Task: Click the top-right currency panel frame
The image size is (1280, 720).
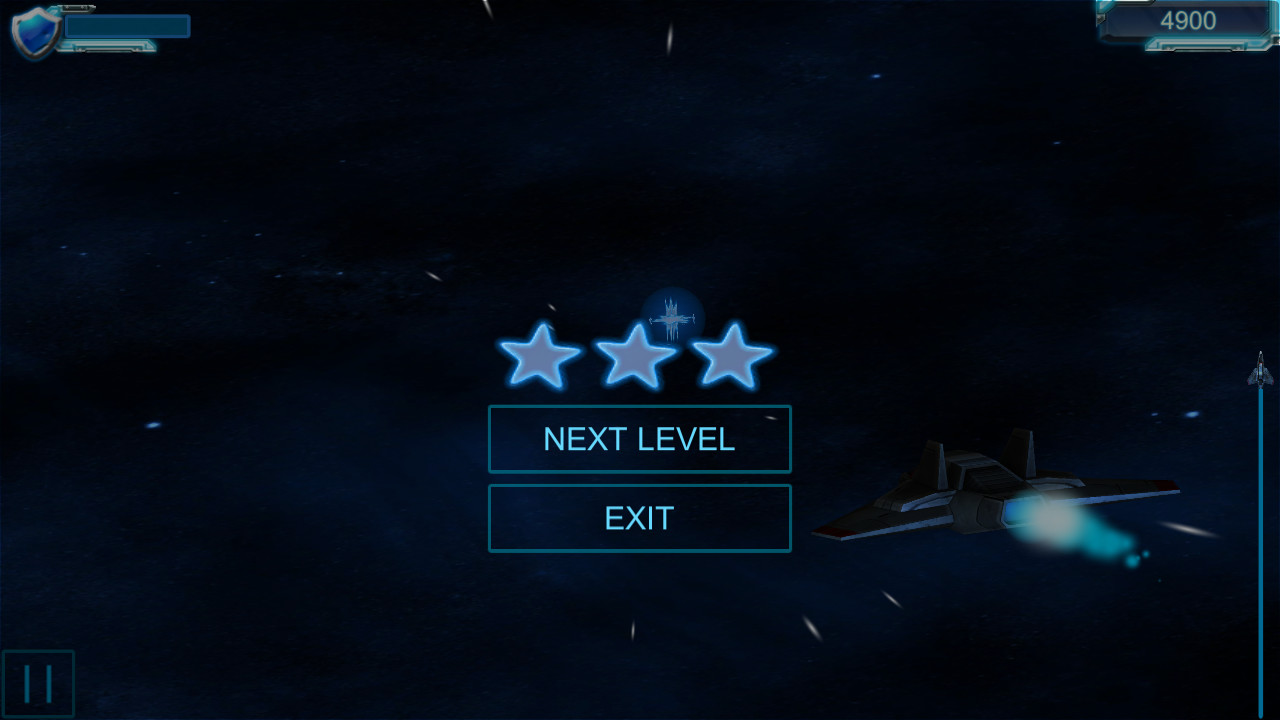Action: point(1185,23)
